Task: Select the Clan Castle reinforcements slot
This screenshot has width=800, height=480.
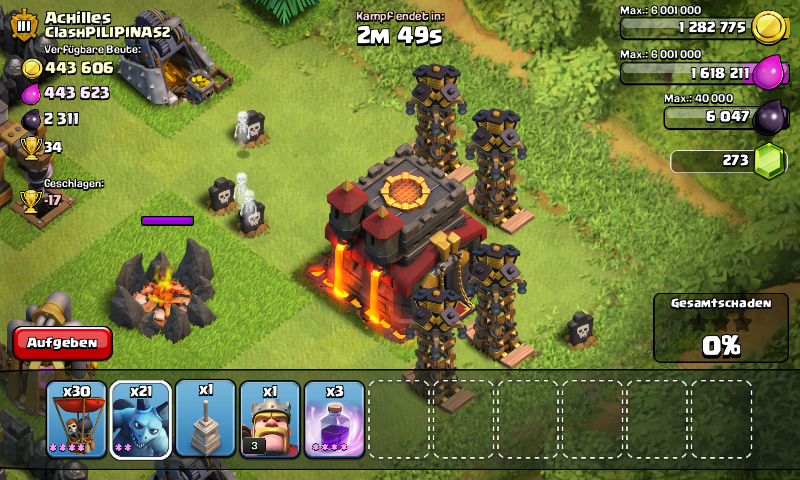Action: click(x=206, y=418)
